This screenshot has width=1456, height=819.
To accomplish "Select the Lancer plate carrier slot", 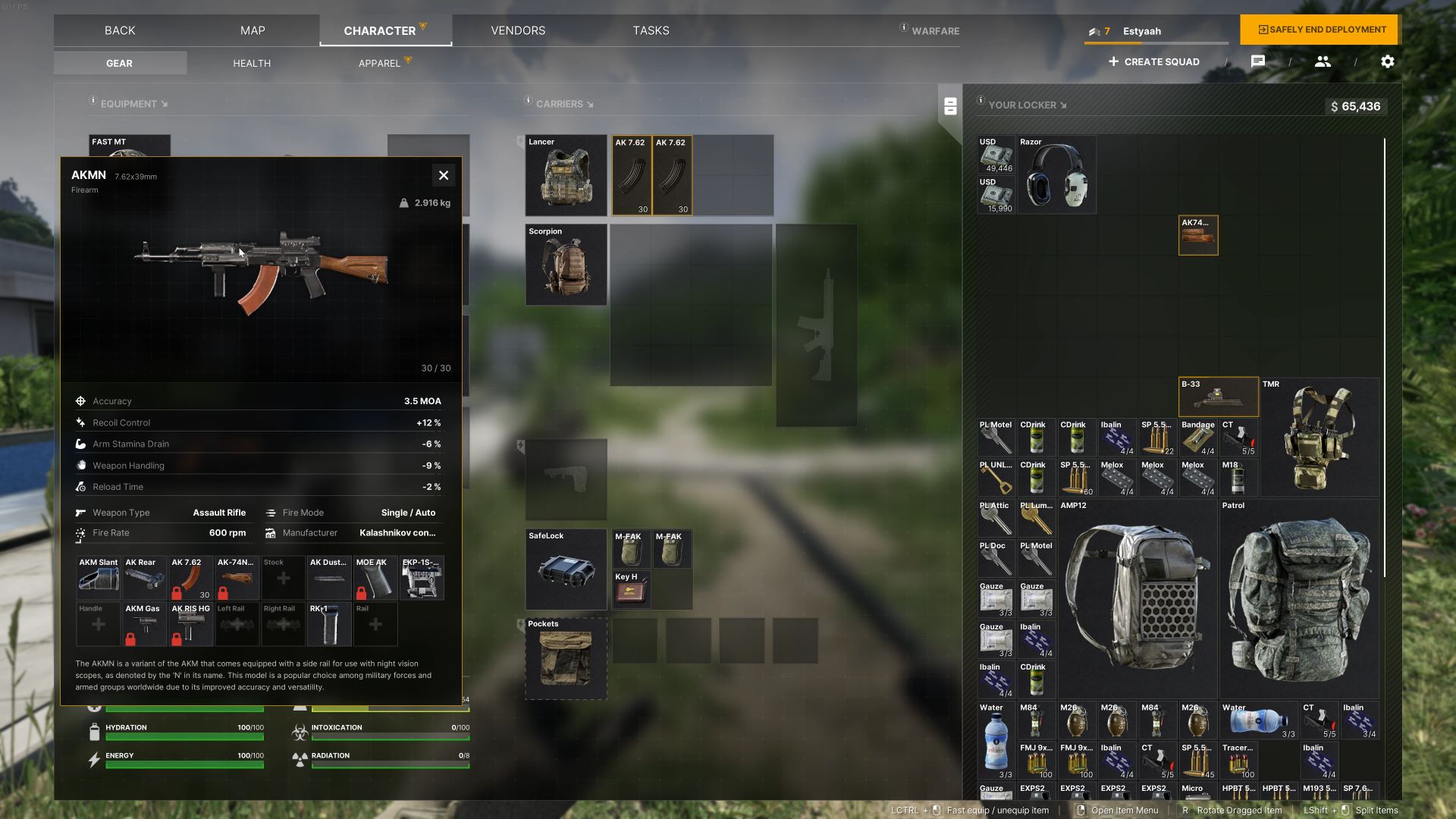I will 566,175.
